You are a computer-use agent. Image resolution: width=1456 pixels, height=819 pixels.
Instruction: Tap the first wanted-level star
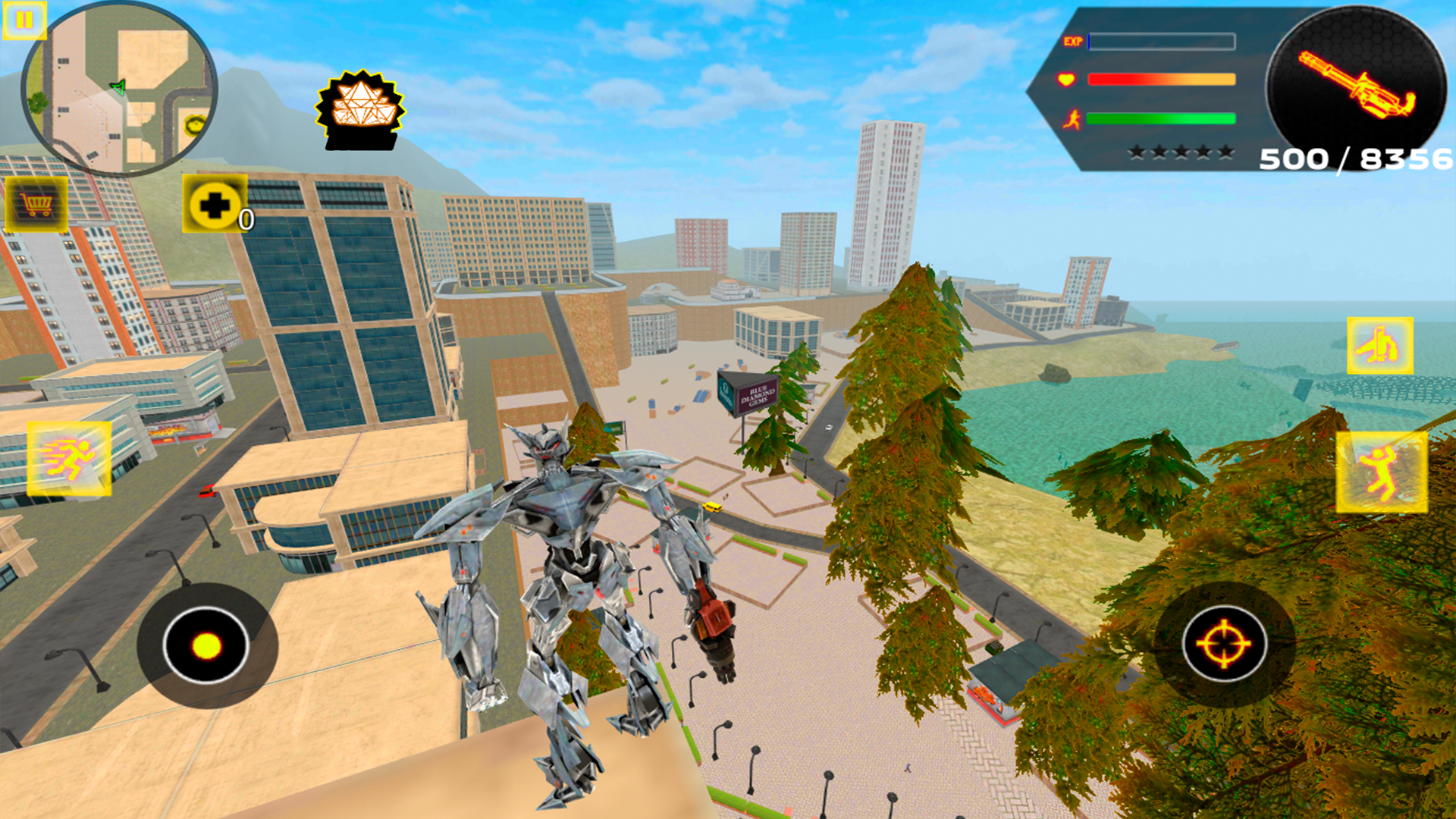1137,152
